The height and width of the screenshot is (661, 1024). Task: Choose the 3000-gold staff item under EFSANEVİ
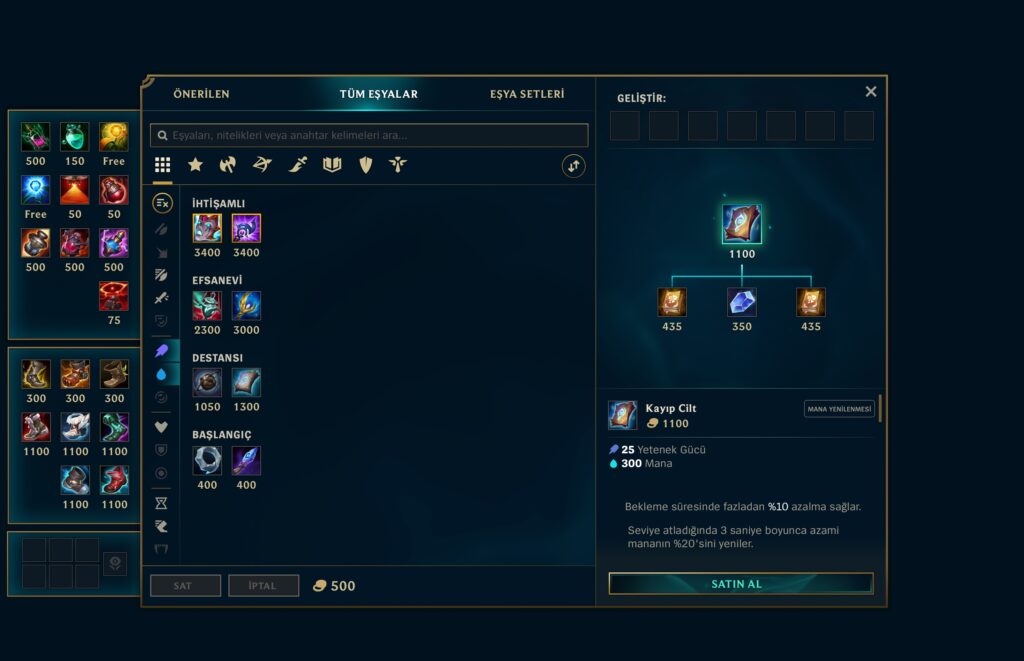[246, 305]
